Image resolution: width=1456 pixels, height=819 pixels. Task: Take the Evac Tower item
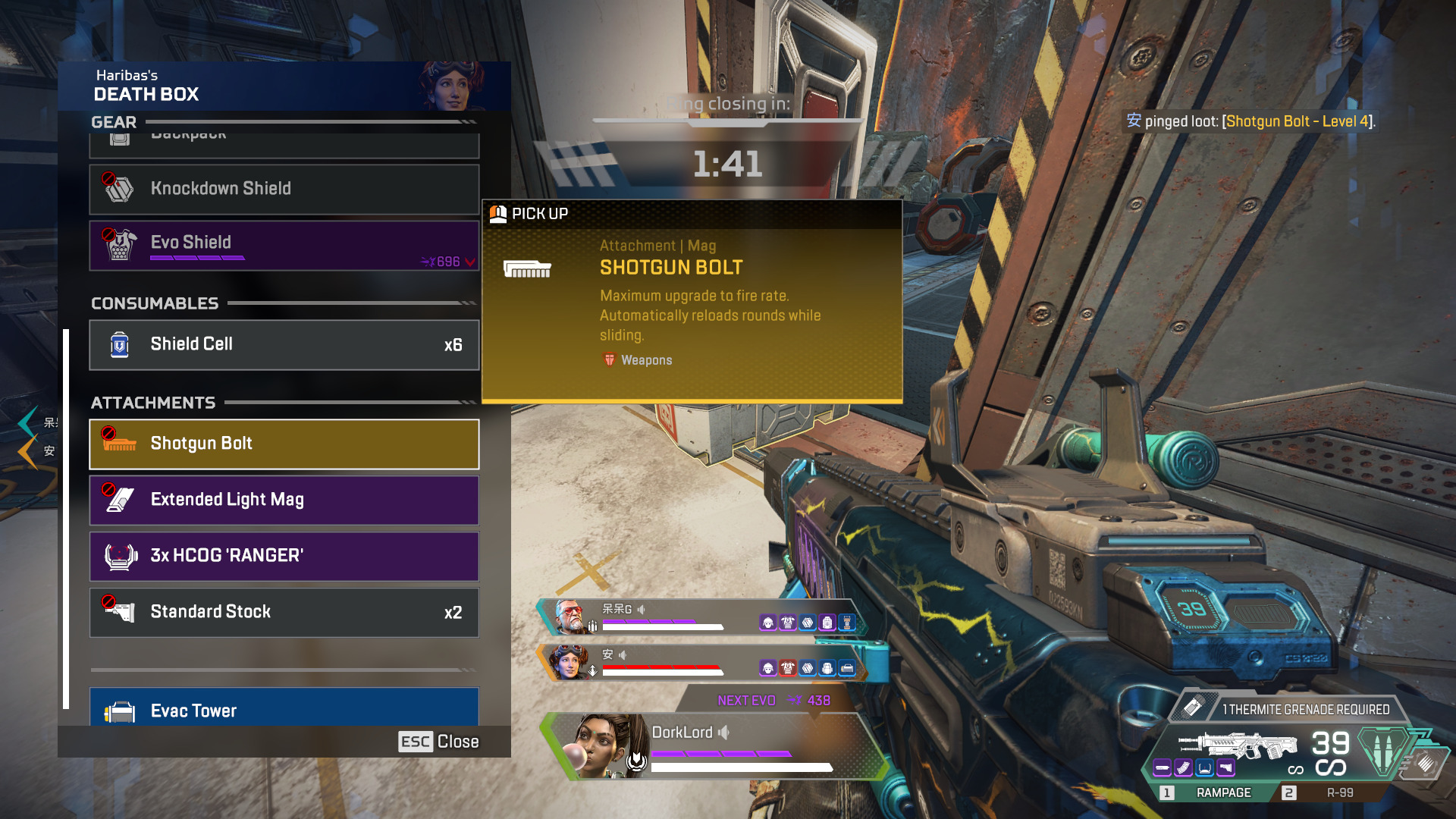(x=284, y=708)
